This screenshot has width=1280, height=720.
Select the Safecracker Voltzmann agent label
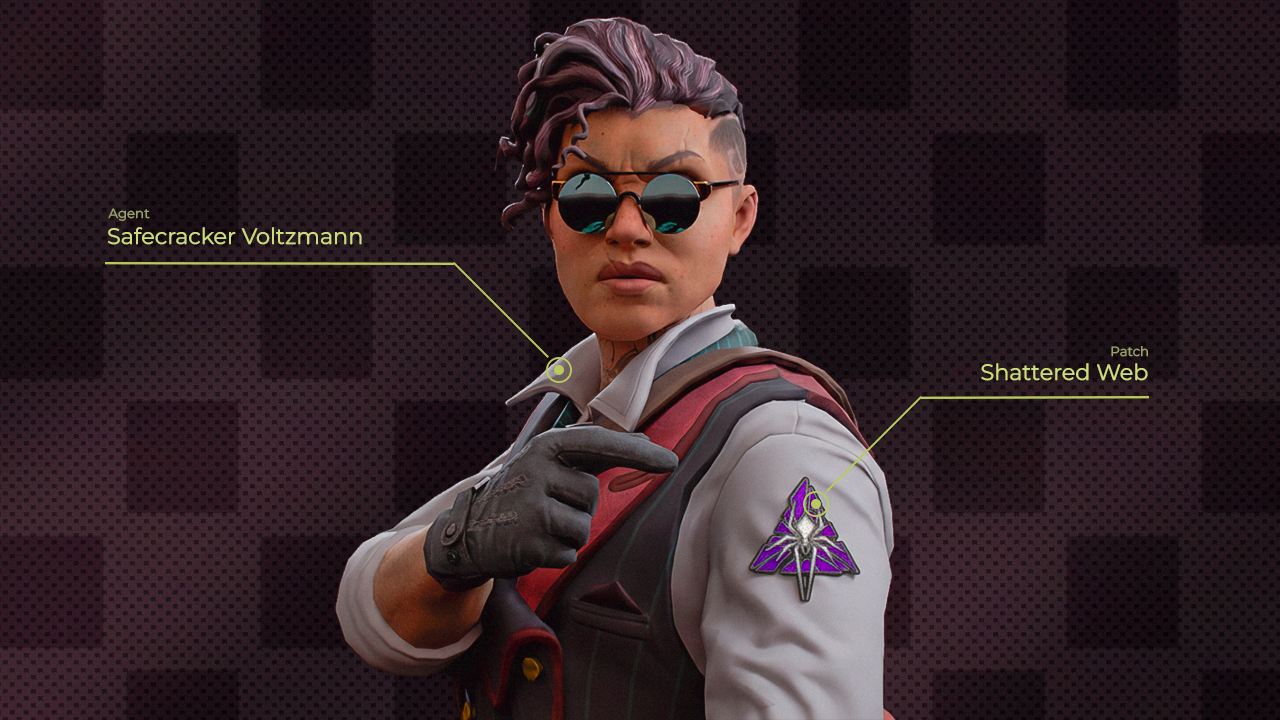click(234, 237)
